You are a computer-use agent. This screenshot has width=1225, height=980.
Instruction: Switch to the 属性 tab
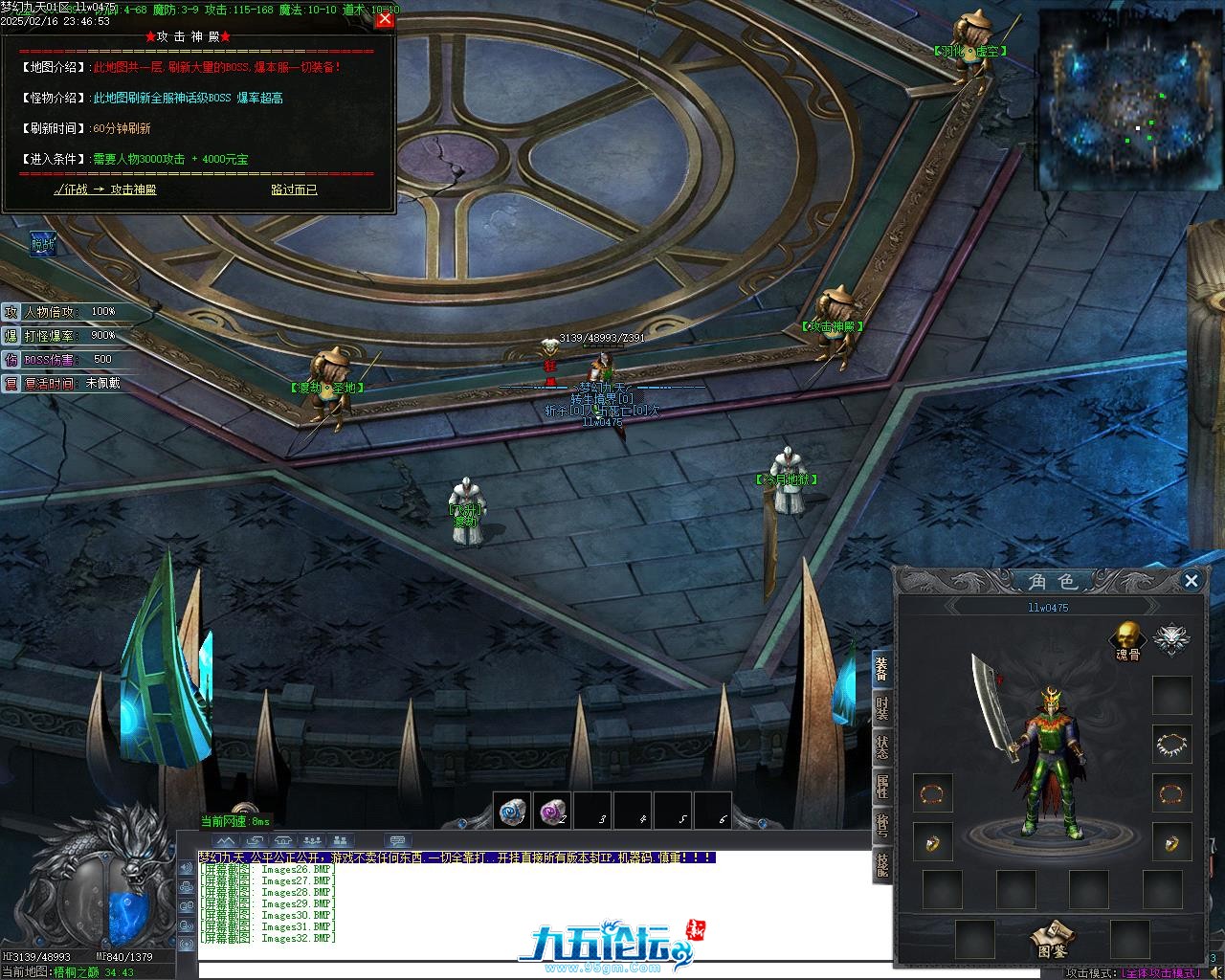click(881, 788)
